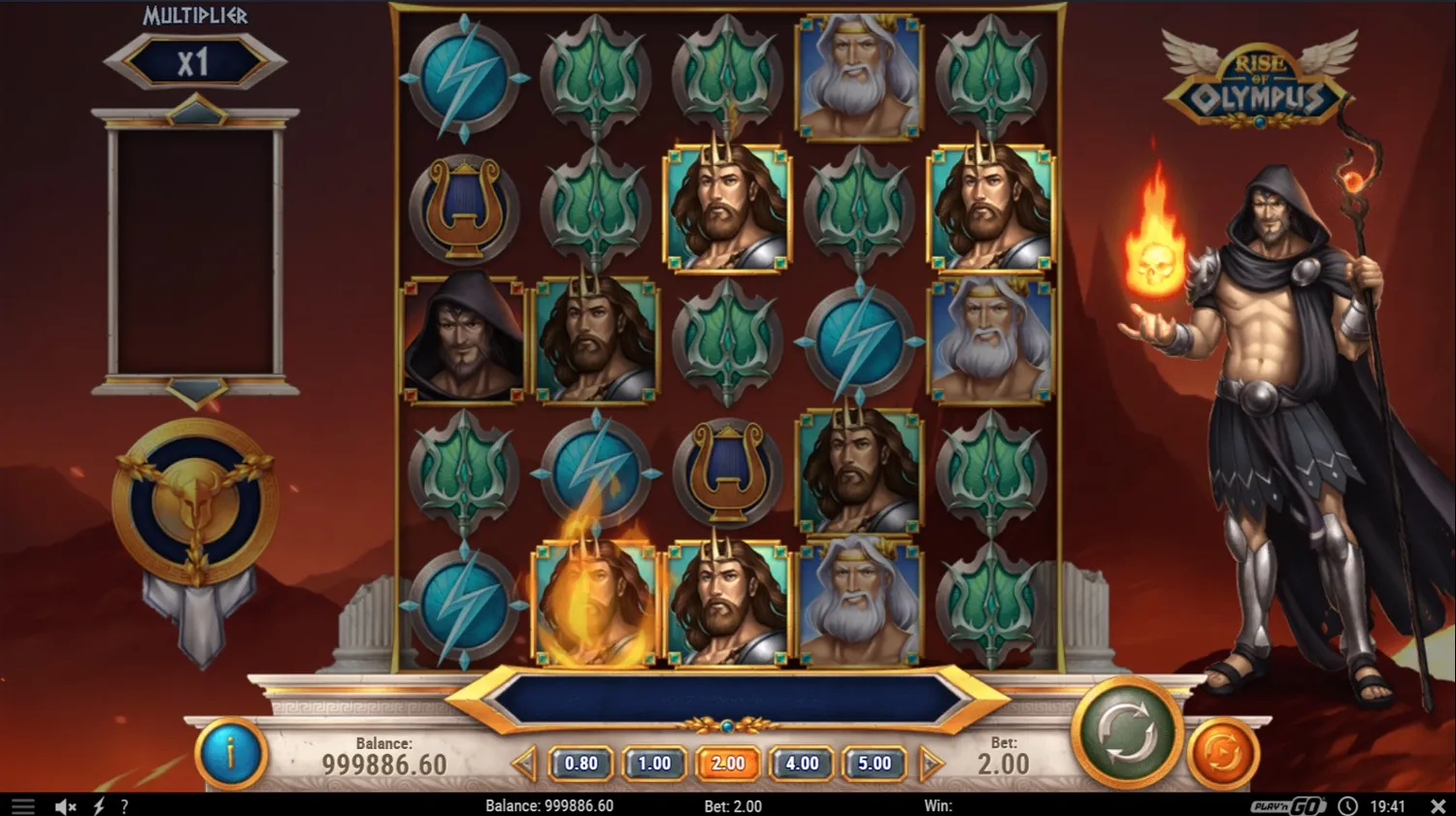The width and height of the screenshot is (1456, 816).
Task: Click the right arrow for higher bet options
Action: [930, 764]
